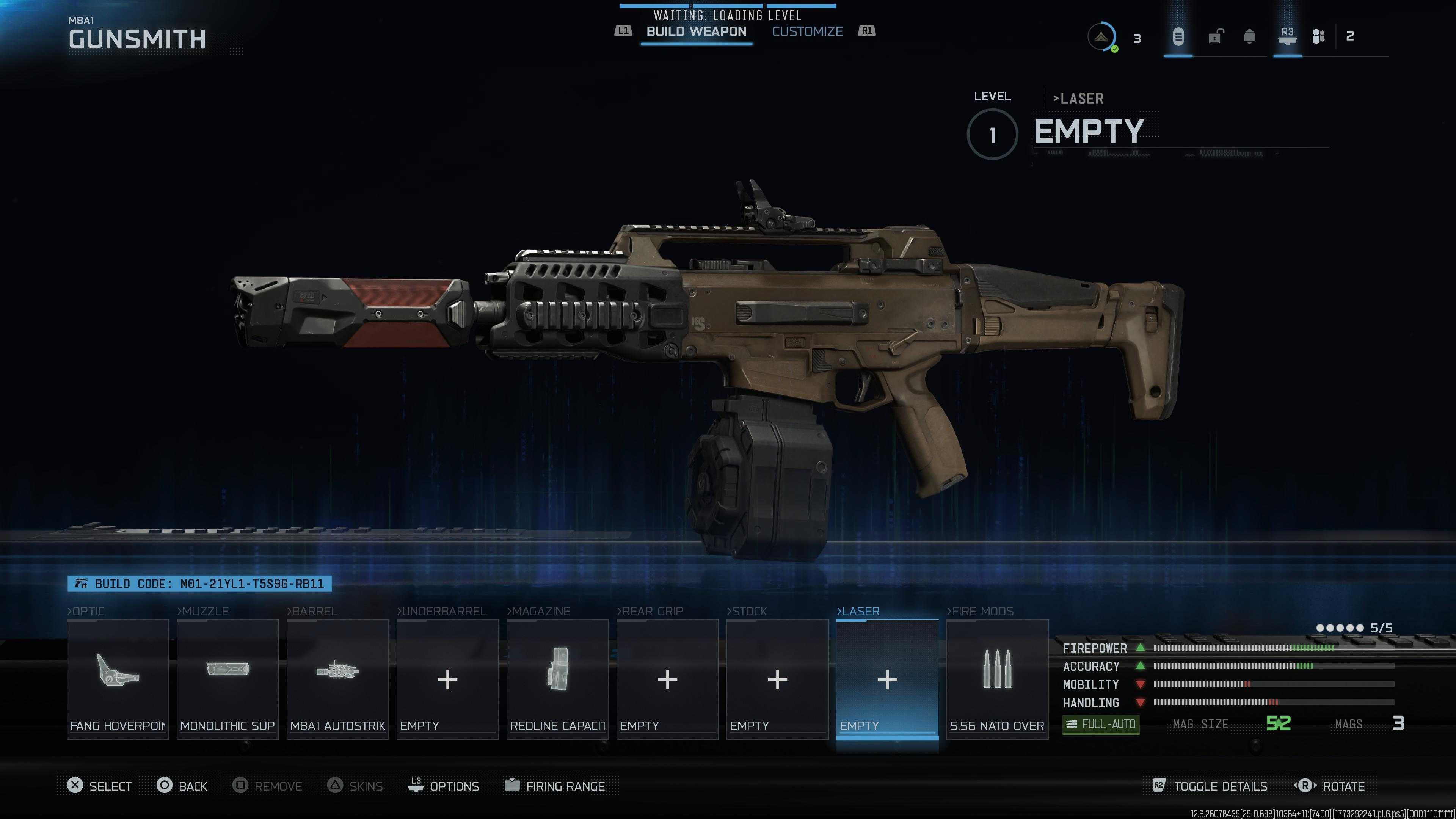The width and height of the screenshot is (1456, 819).
Task: Add an attachment to the empty Underbarrel slot
Action: pos(447,679)
